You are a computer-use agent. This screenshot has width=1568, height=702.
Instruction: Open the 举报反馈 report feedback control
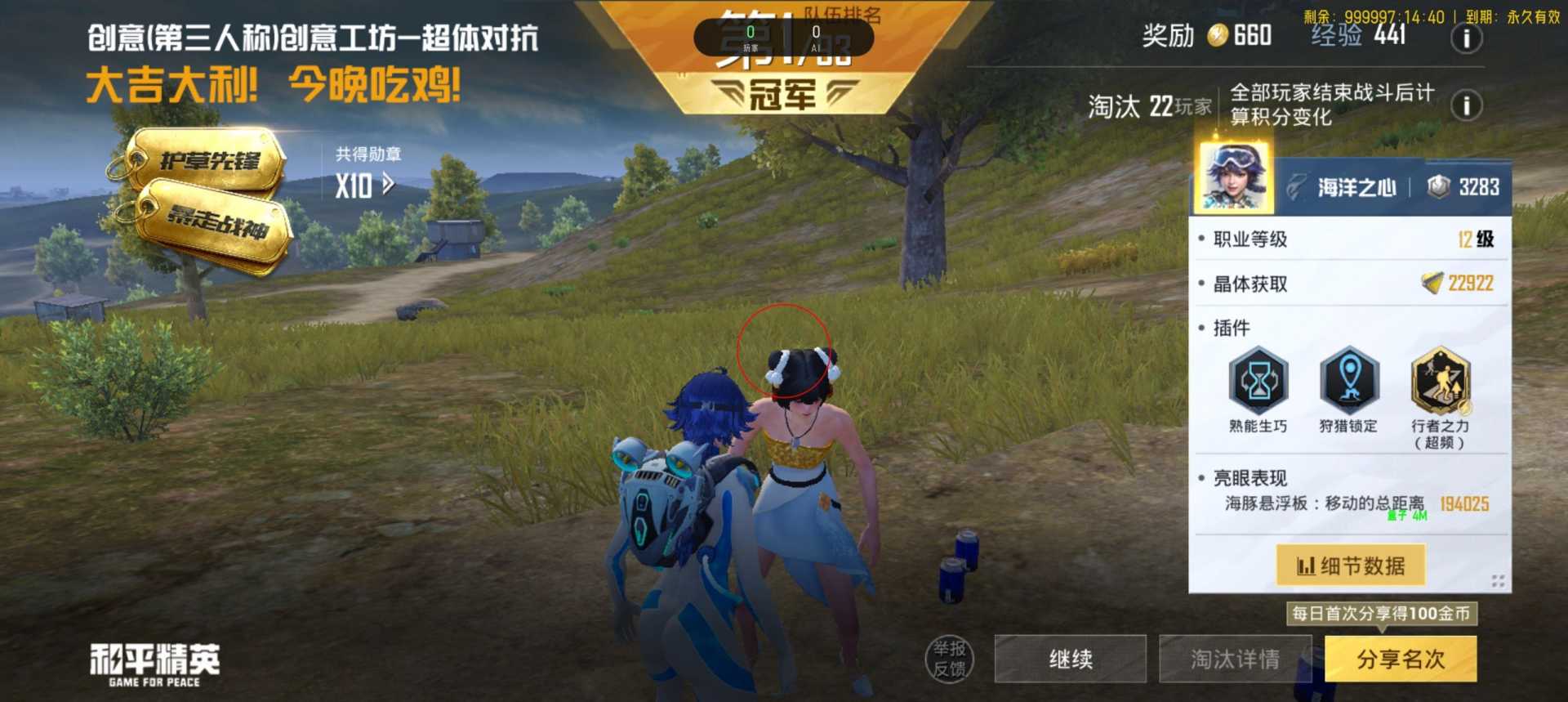tap(950, 659)
